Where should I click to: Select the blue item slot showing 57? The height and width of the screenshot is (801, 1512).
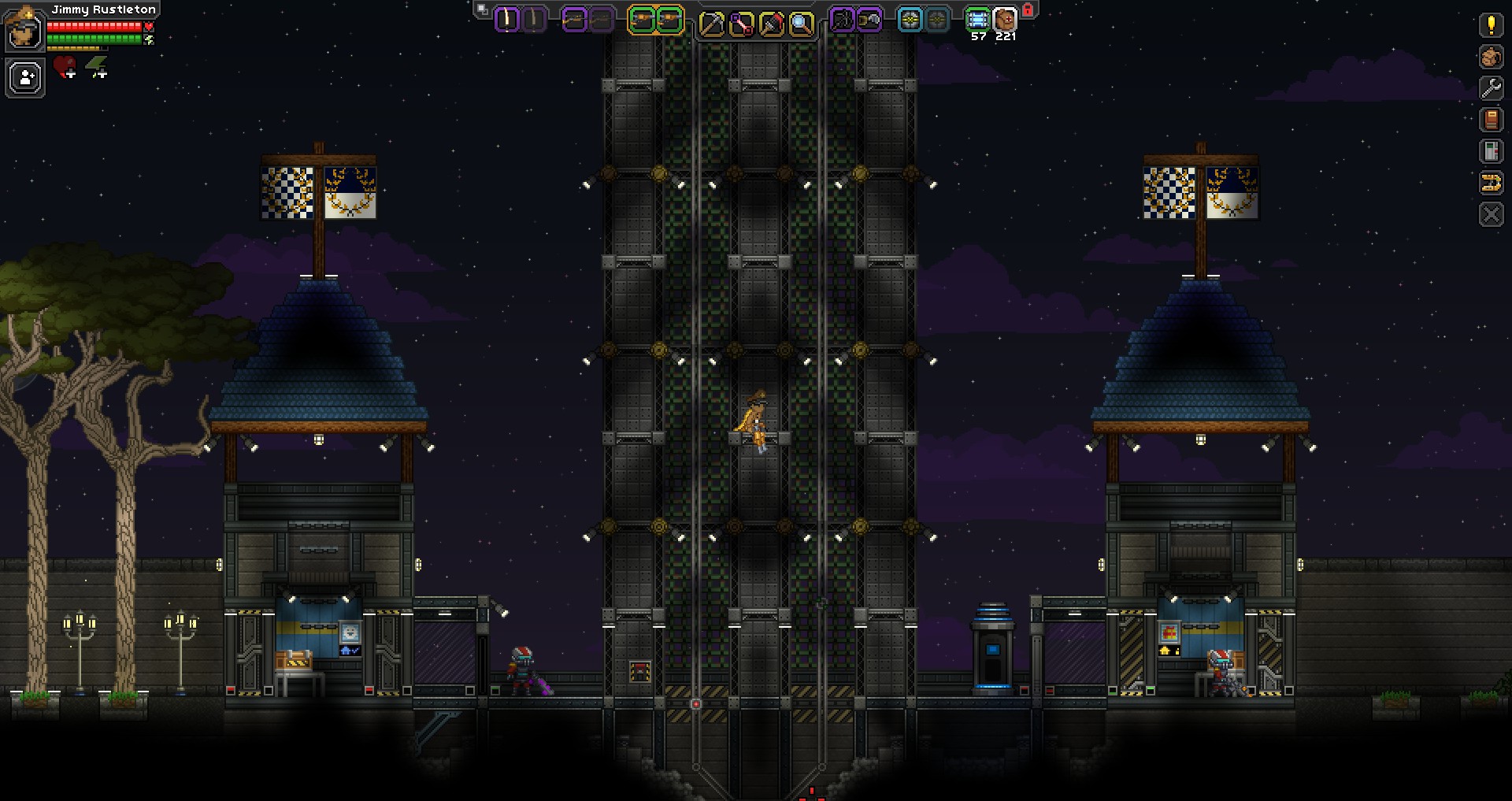[977, 20]
